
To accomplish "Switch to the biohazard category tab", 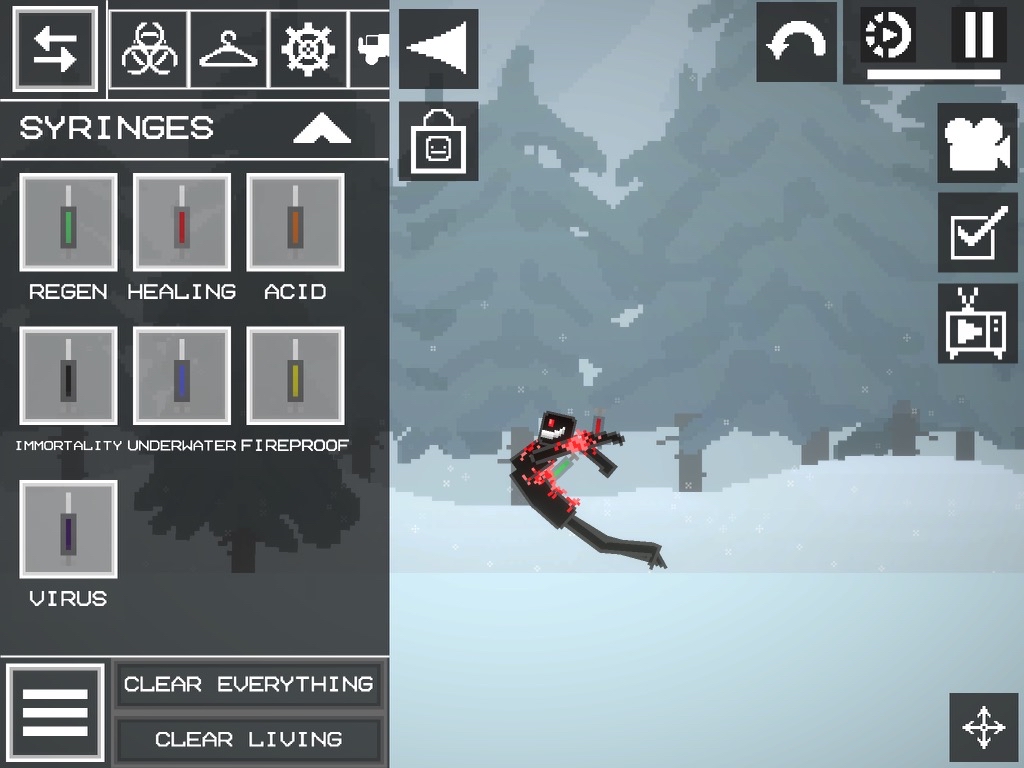I will (149, 48).
